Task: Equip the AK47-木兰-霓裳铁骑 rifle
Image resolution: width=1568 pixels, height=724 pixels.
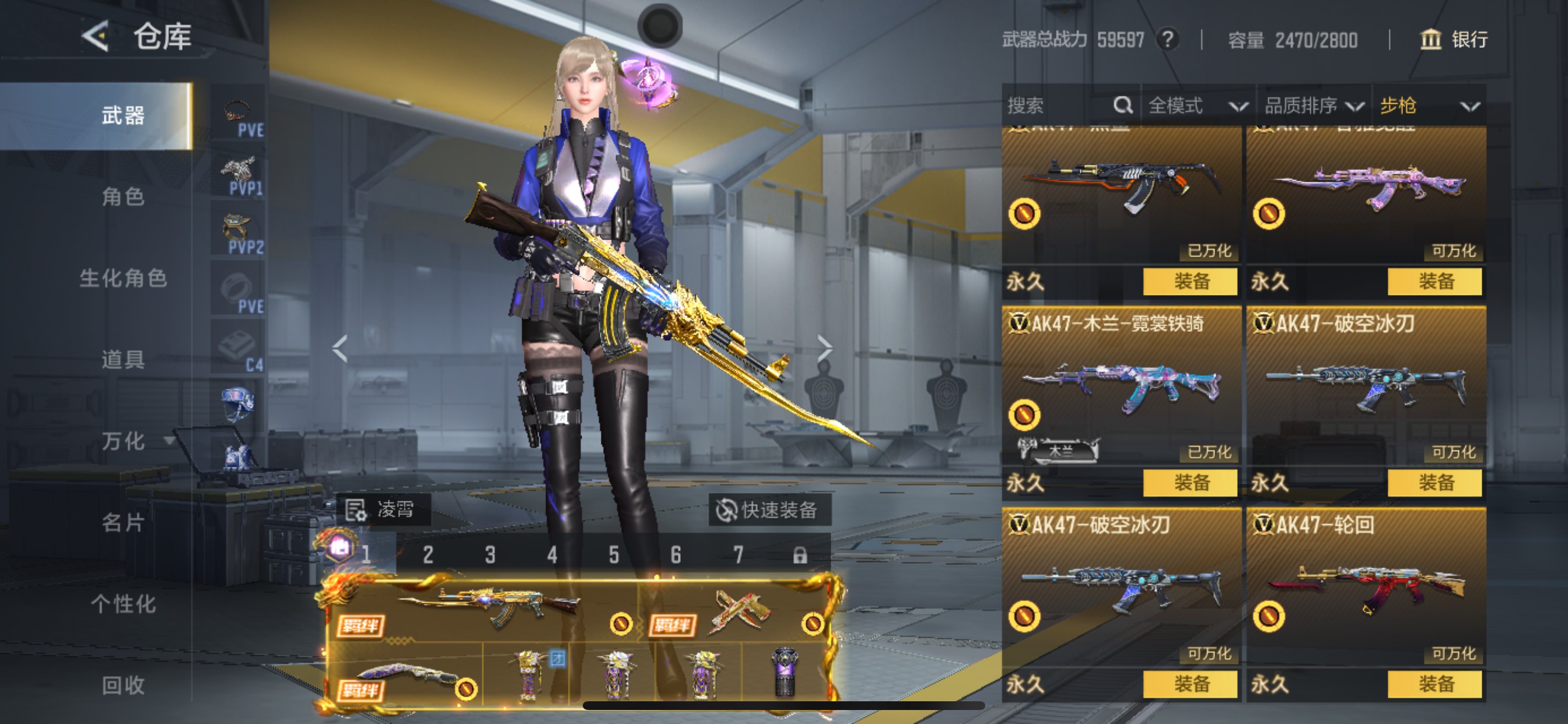Action: tap(1190, 483)
